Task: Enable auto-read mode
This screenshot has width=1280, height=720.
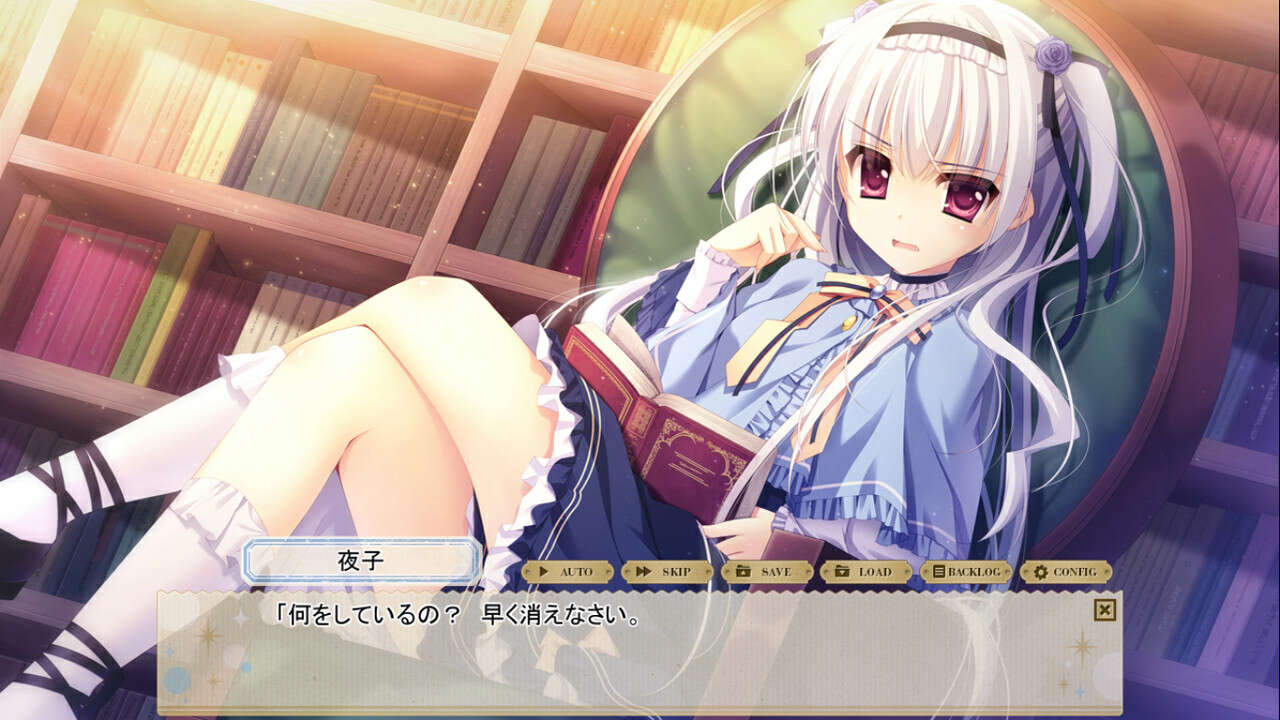Action: click(572, 571)
